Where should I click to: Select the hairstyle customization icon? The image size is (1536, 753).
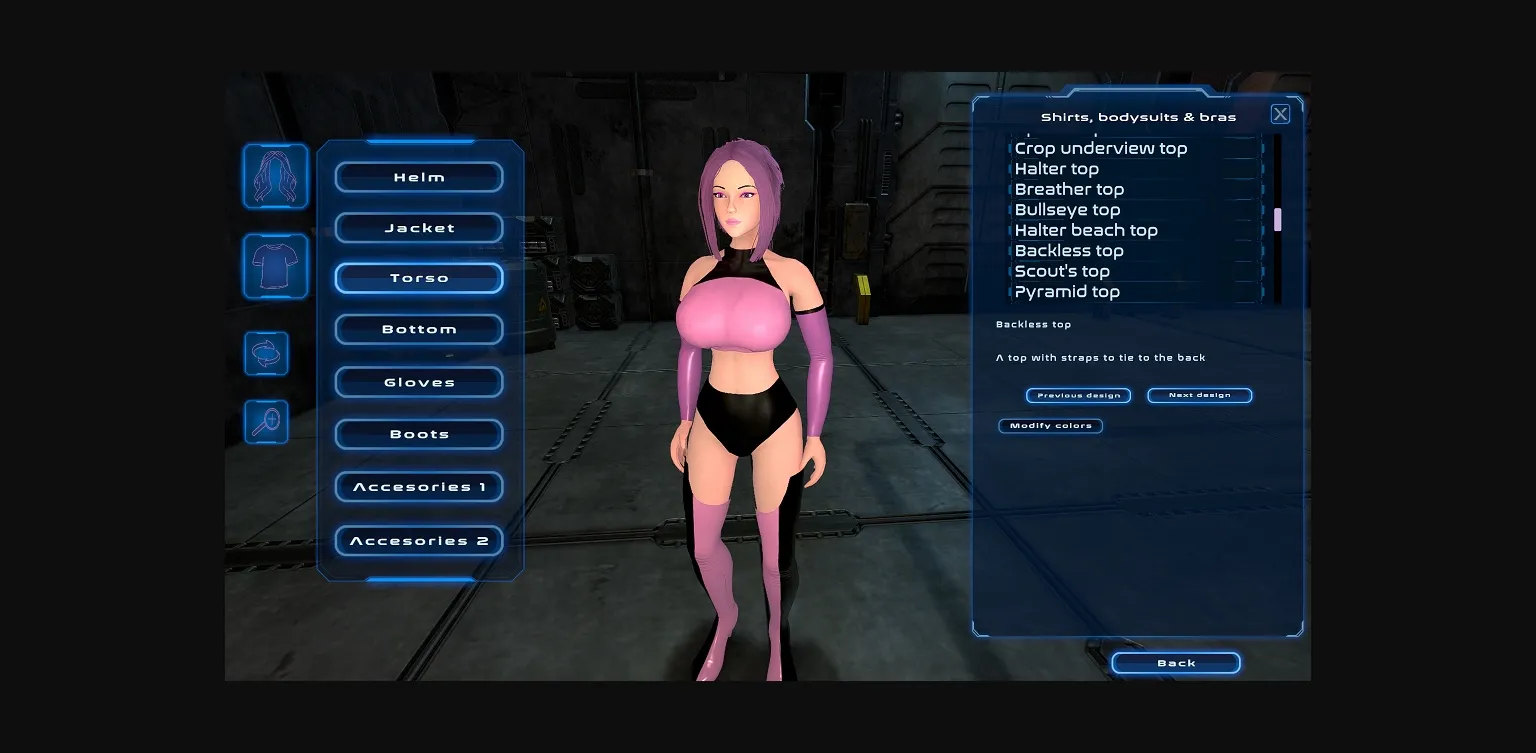[x=276, y=177]
